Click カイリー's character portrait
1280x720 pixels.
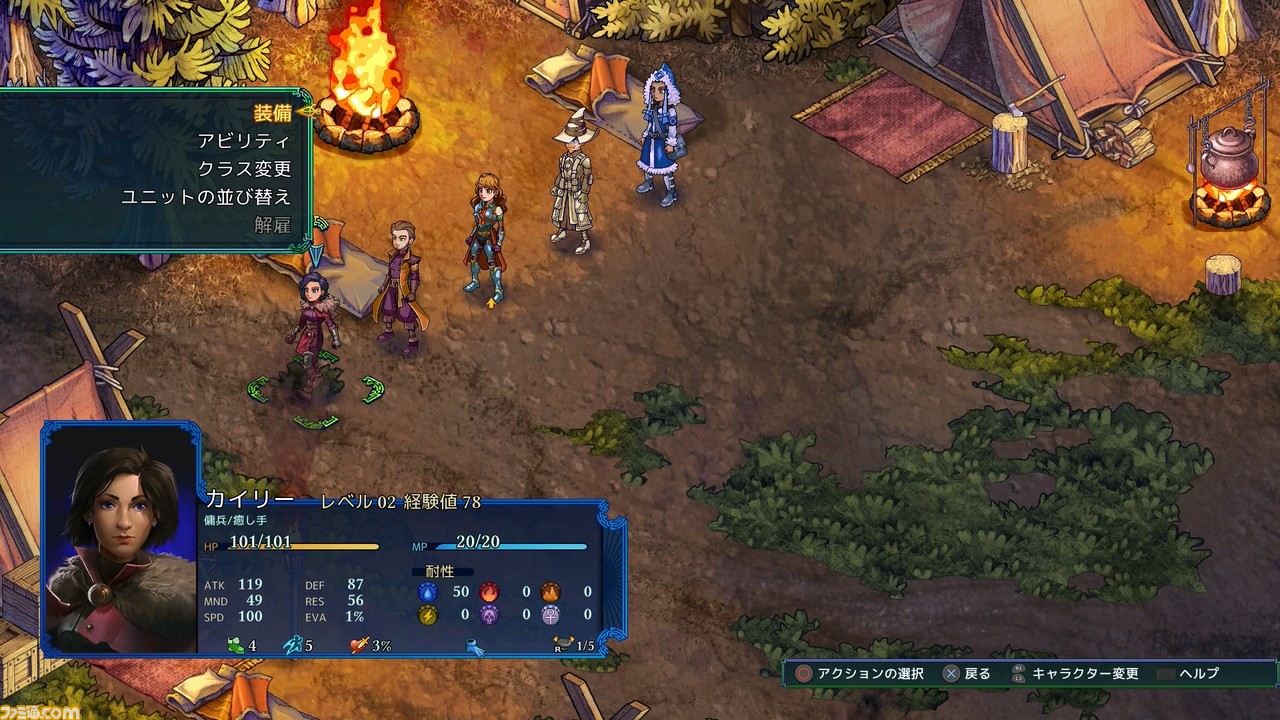click(x=121, y=539)
